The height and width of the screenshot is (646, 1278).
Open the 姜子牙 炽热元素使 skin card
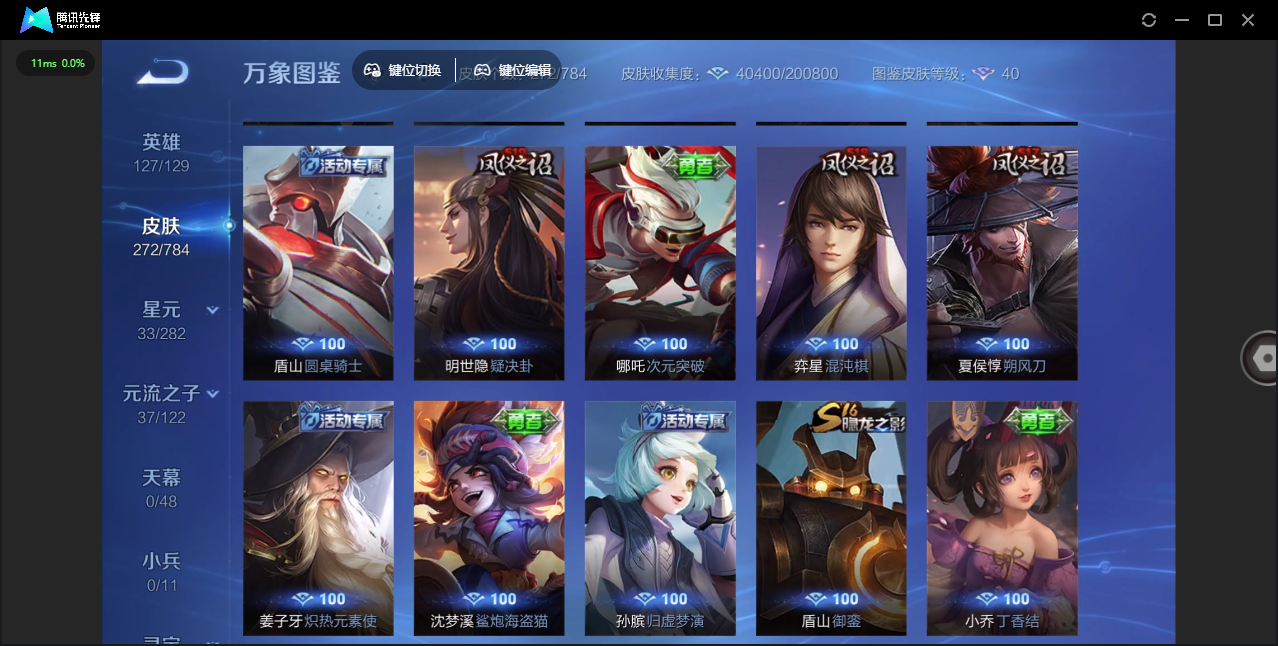pyautogui.click(x=318, y=518)
